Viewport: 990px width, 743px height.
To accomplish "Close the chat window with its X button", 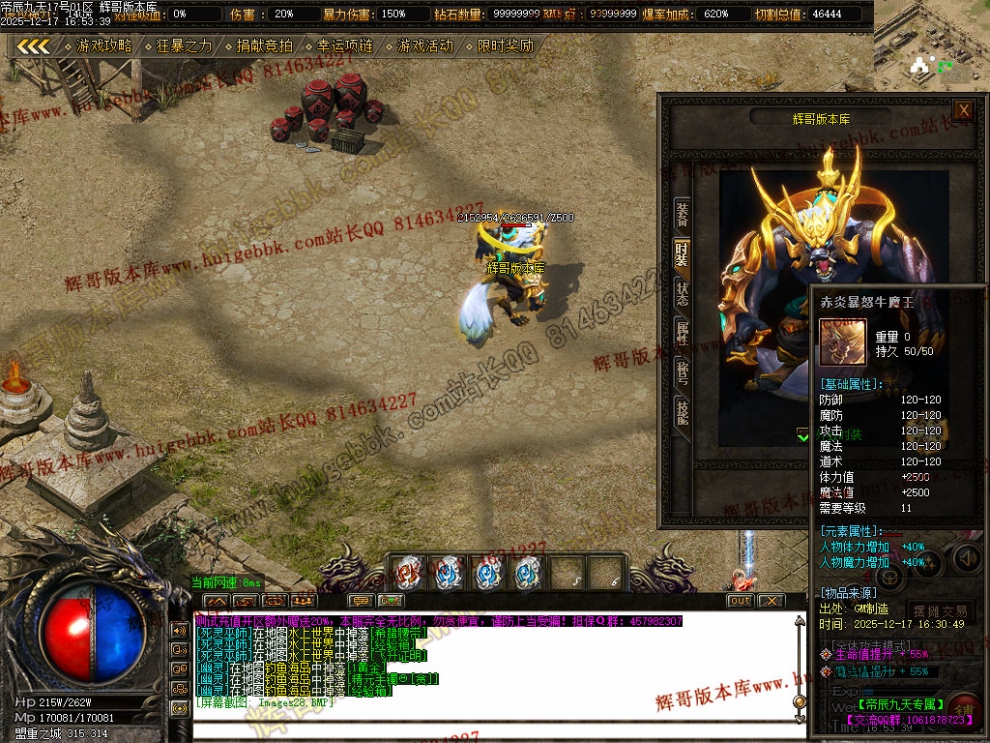I will tap(770, 601).
